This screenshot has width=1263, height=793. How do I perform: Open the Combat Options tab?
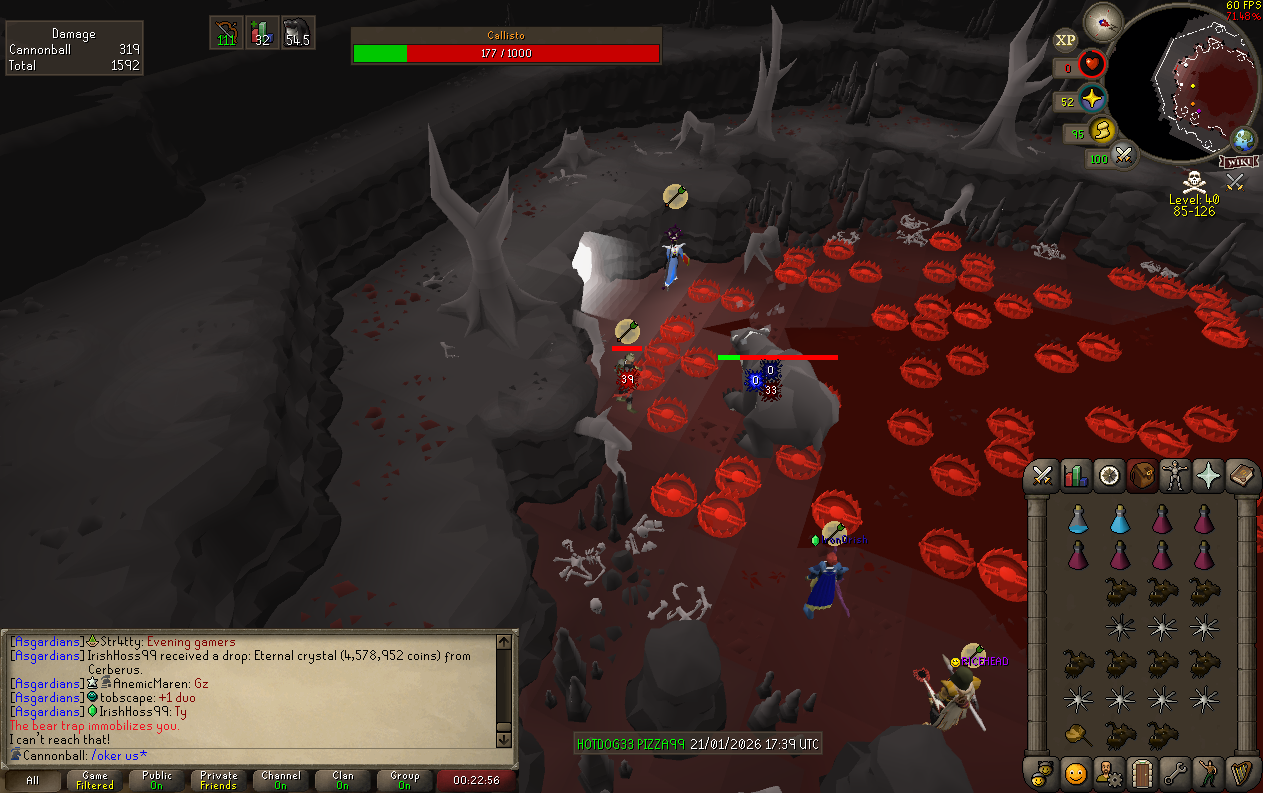point(1043,477)
